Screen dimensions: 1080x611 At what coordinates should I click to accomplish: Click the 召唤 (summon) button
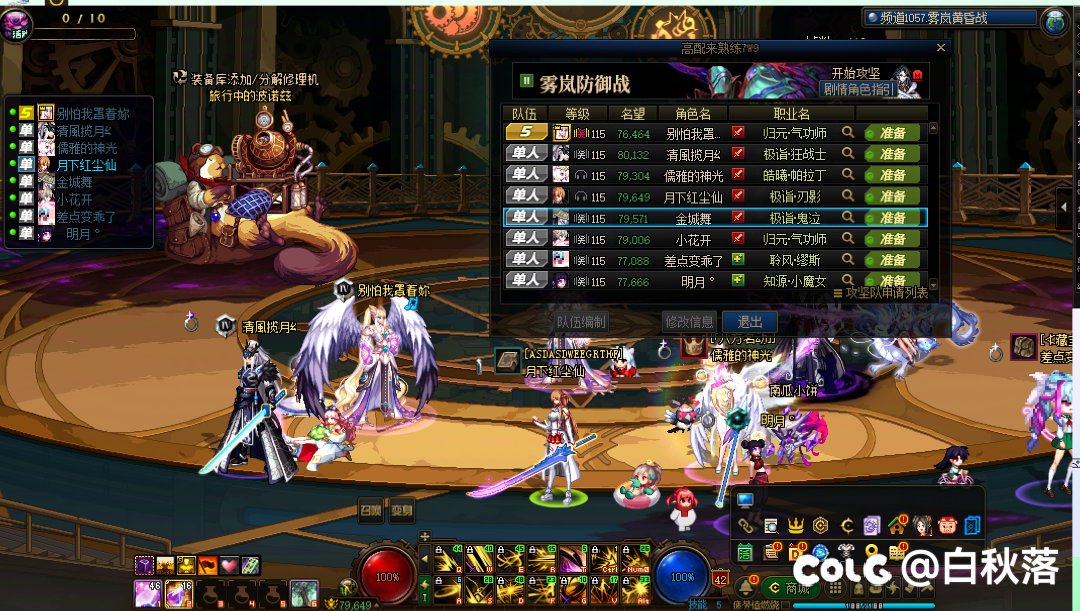pyautogui.click(x=371, y=510)
